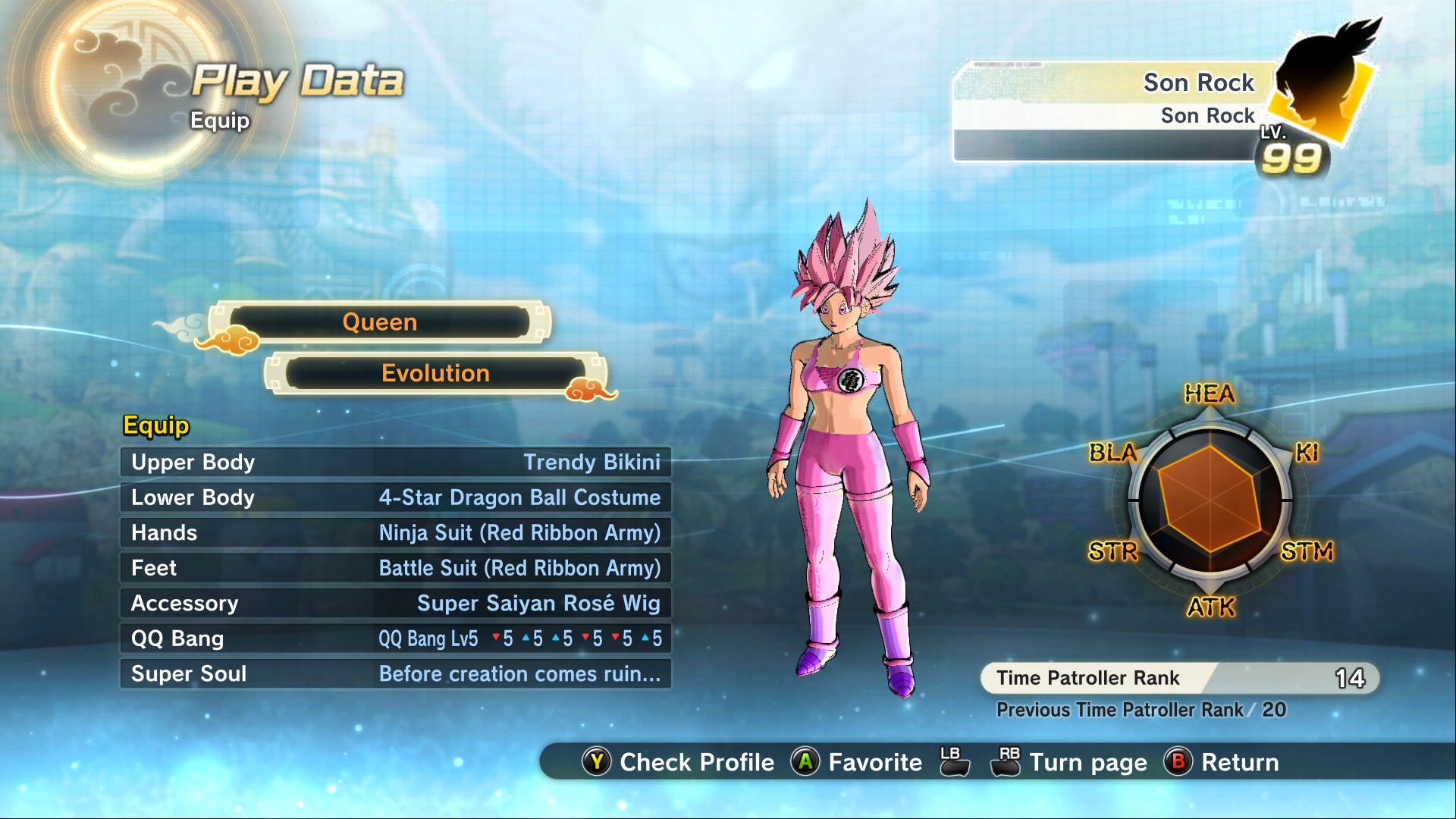The width and height of the screenshot is (1456, 819).
Task: Mark player as Favorite
Action: point(857,762)
